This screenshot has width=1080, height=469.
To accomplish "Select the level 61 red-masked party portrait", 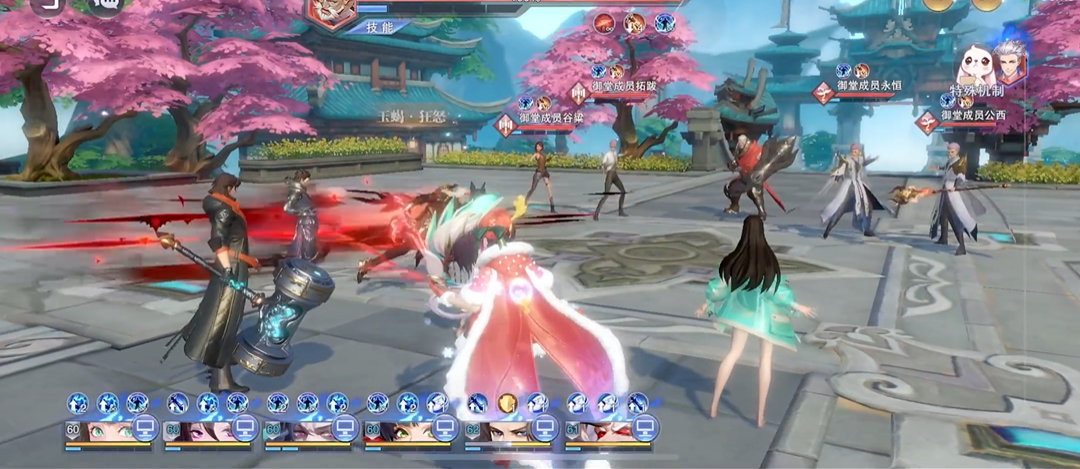I will [603, 430].
